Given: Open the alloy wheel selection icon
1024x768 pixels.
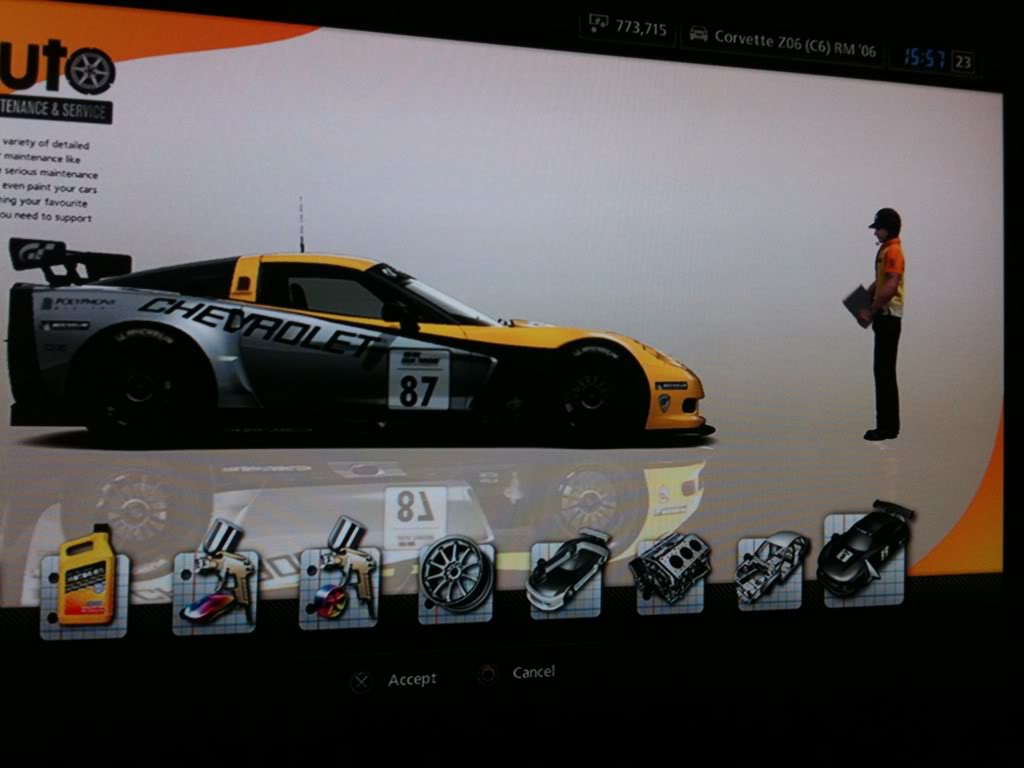Looking at the screenshot, I should coord(455,575).
